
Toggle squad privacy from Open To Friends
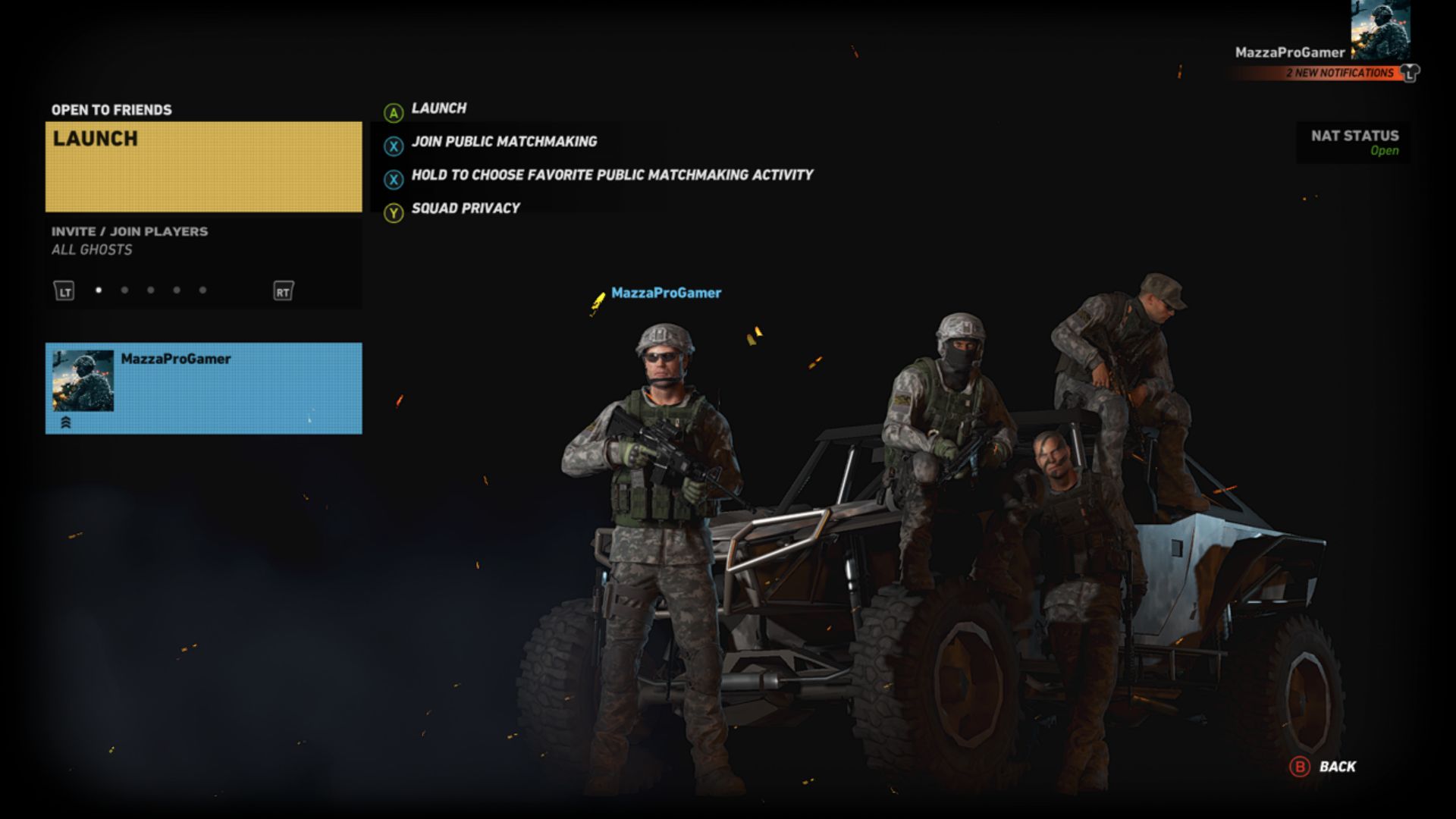click(x=111, y=109)
